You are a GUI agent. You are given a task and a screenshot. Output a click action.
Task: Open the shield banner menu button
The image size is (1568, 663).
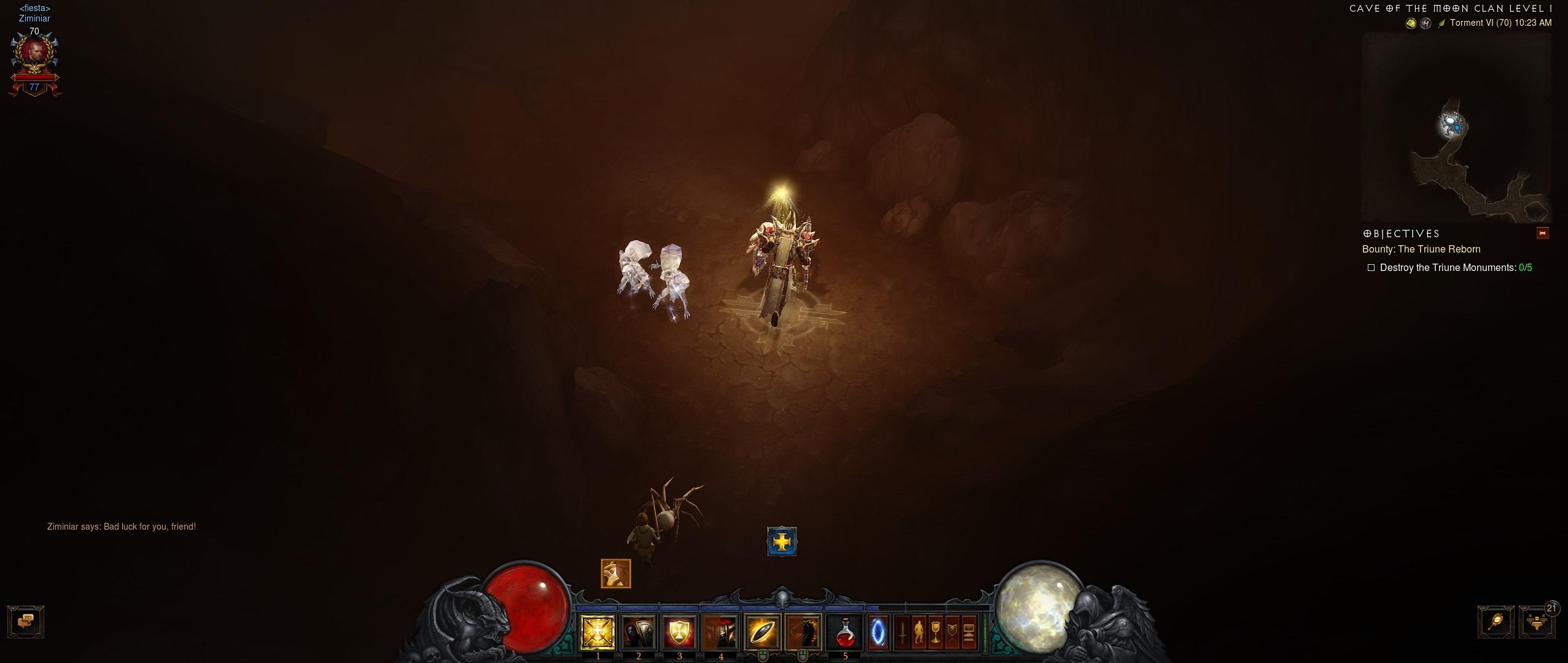952,632
